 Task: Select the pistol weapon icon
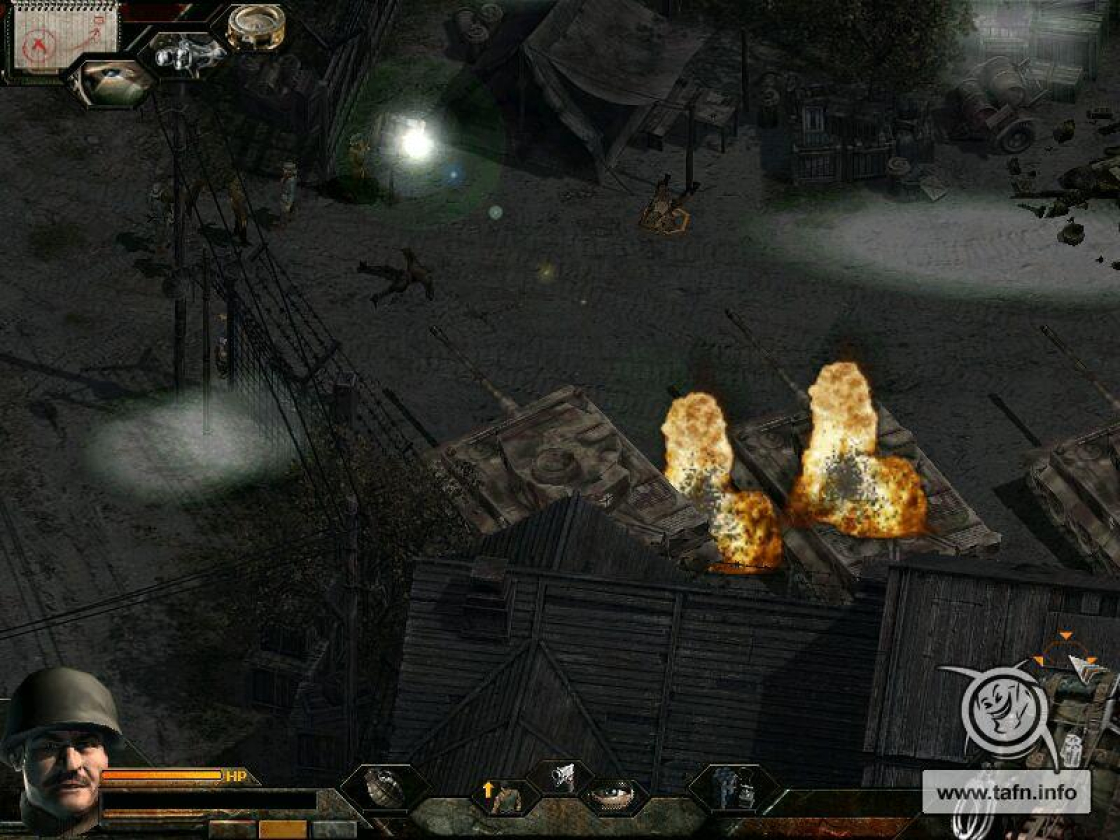561,775
